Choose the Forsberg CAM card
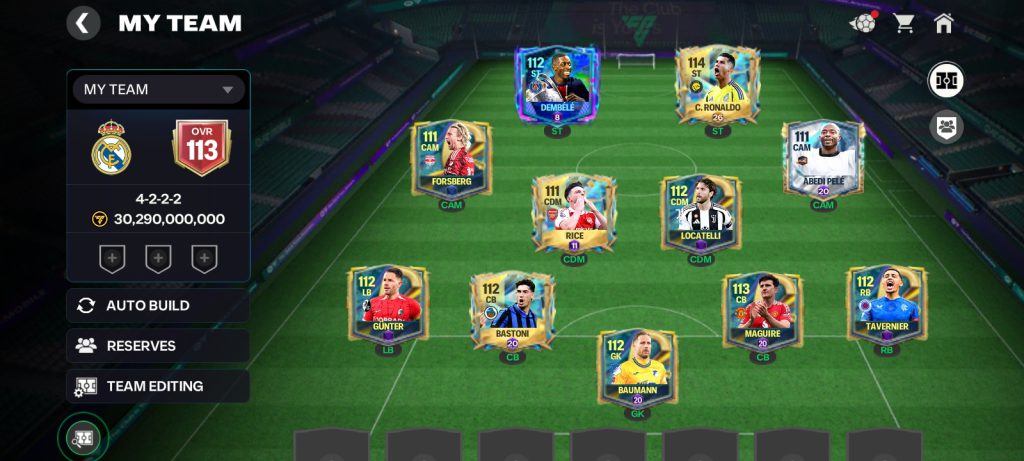1024x461 pixels. (x=451, y=160)
